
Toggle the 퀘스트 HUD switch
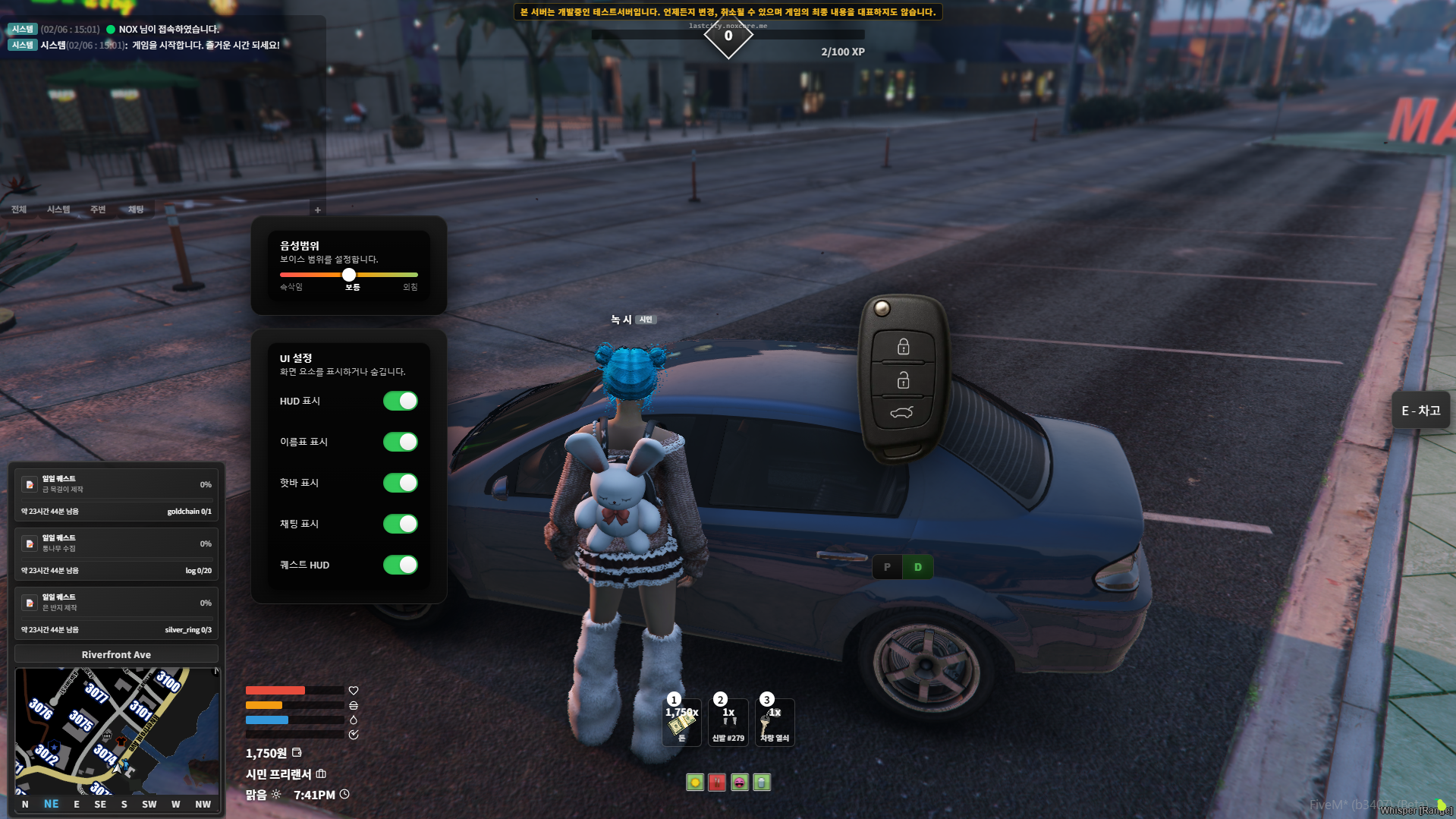pos(400,565)
